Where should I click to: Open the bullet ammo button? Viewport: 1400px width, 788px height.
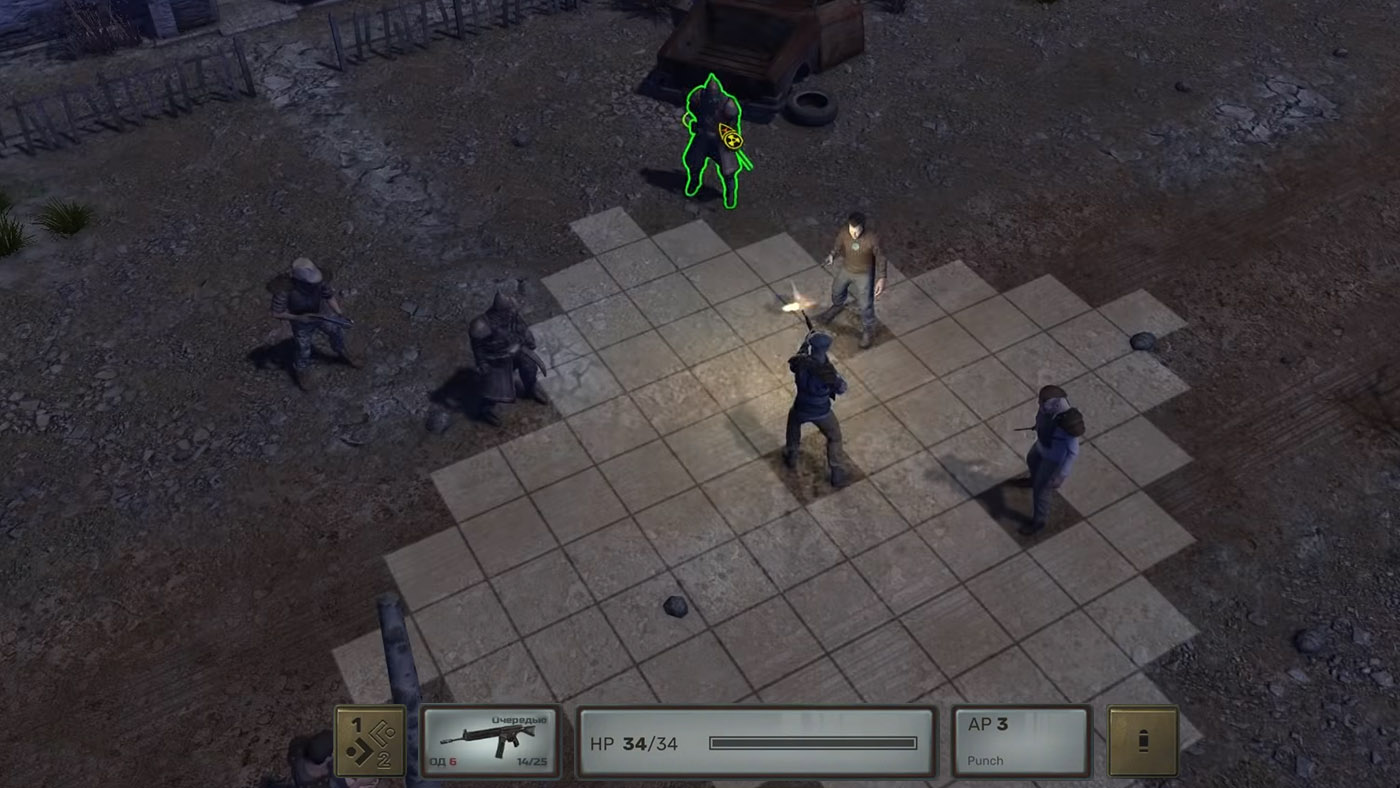[x=1143, y=741]
